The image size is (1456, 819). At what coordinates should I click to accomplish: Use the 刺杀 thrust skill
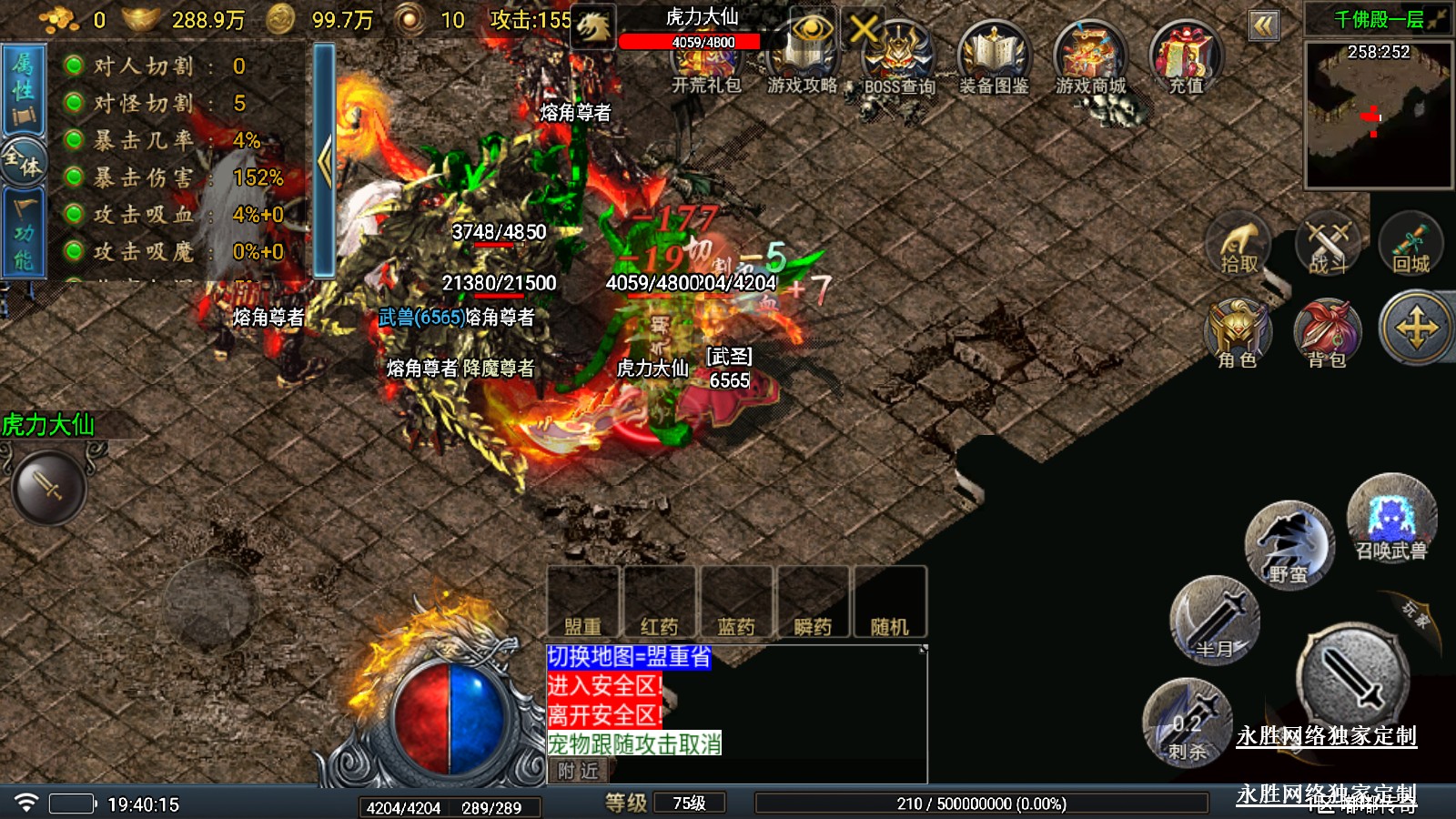click(1188, 723)
